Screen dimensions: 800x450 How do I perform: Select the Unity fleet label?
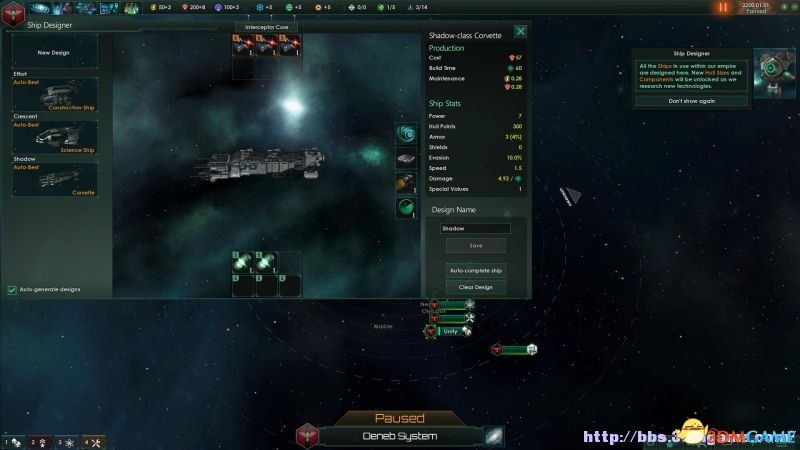(450, 331)
